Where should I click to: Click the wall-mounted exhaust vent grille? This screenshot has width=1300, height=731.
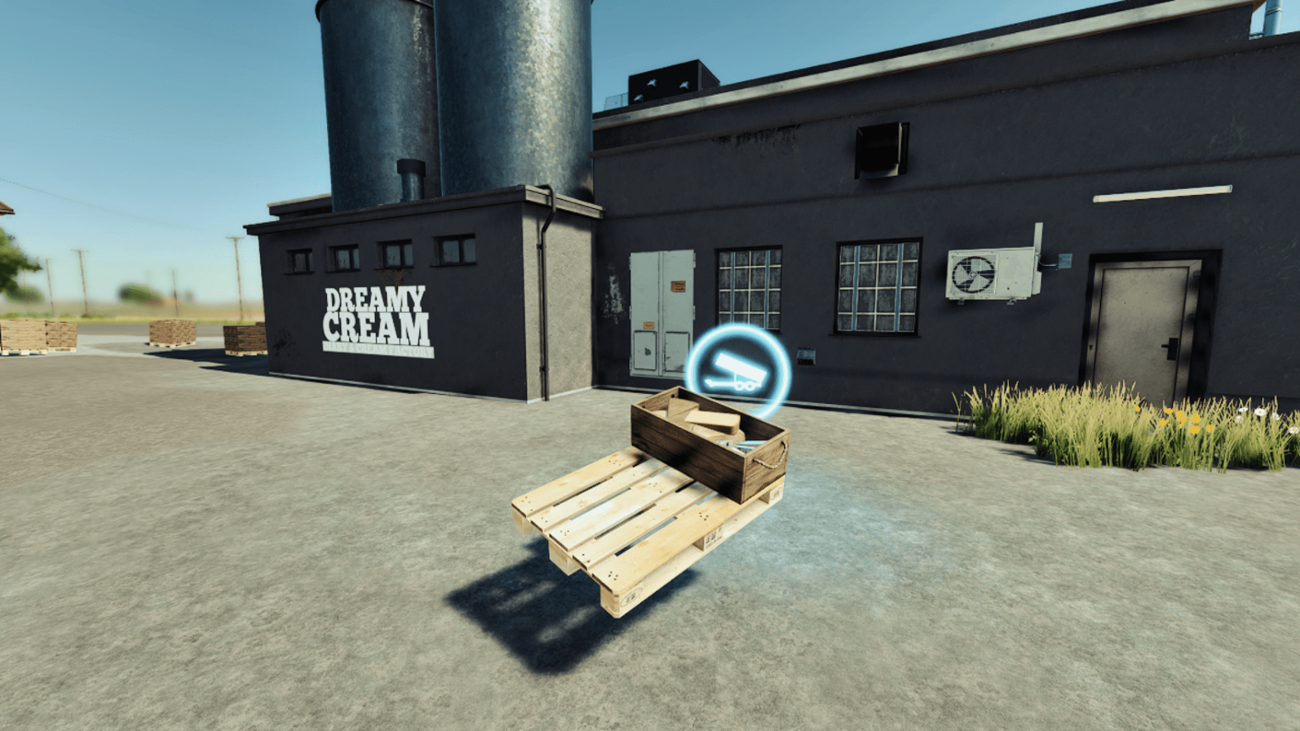(882, 150)
